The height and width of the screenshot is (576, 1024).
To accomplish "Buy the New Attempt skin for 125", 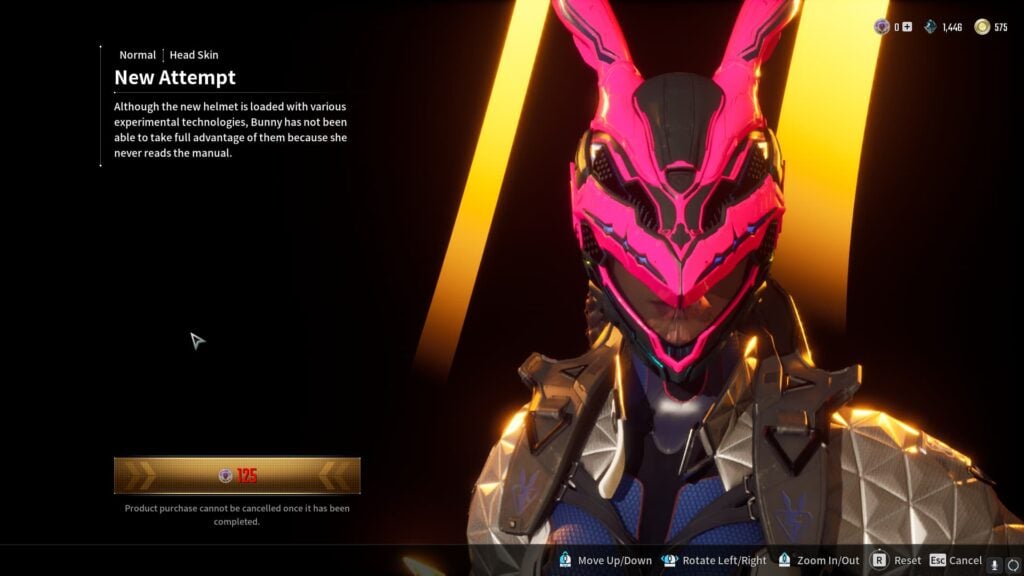I will point(237,476).
